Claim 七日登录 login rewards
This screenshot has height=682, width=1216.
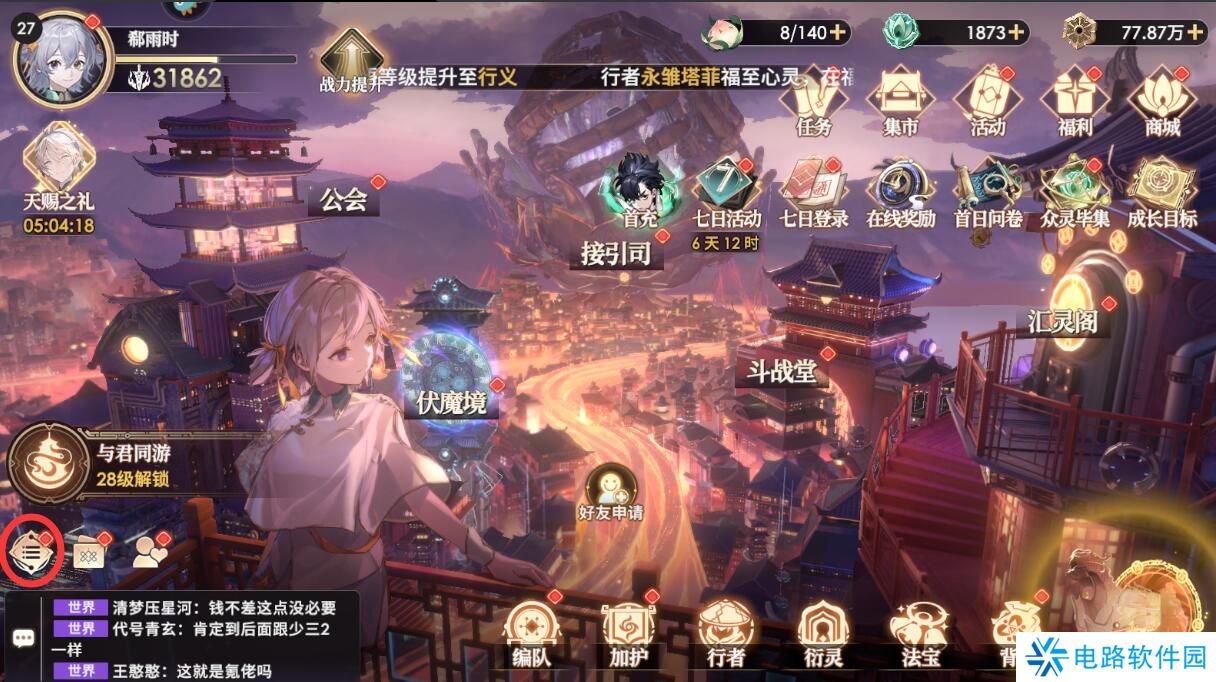click(x=813, y=192)
